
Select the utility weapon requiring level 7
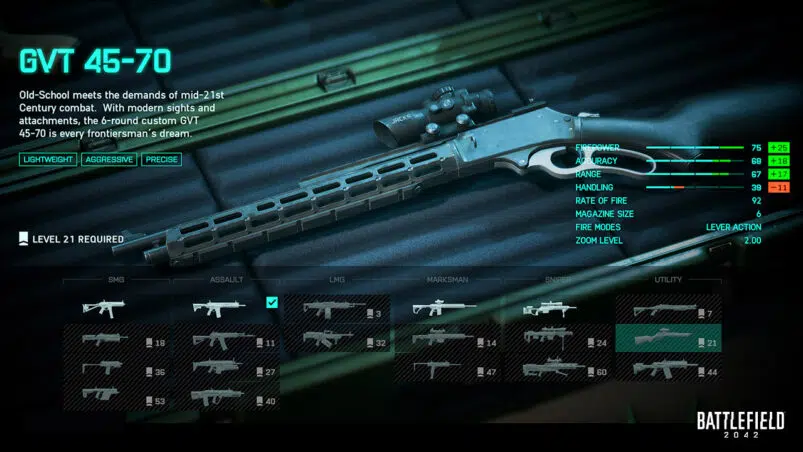pyautogui.click(x=669, y=312)
